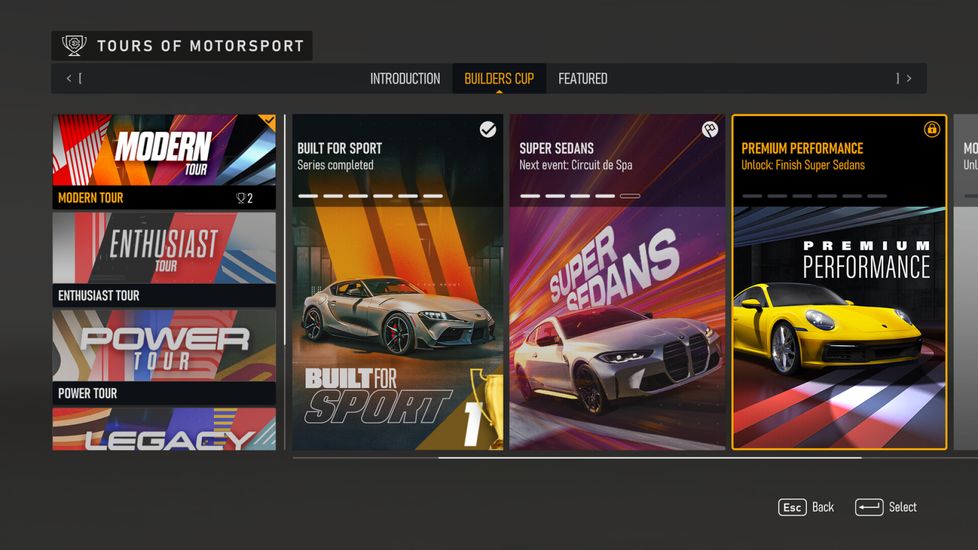The width and height of the screenshot is (978, 550).
Task: Choose the Enthusiast Tour entry
Action: (164, 259)
